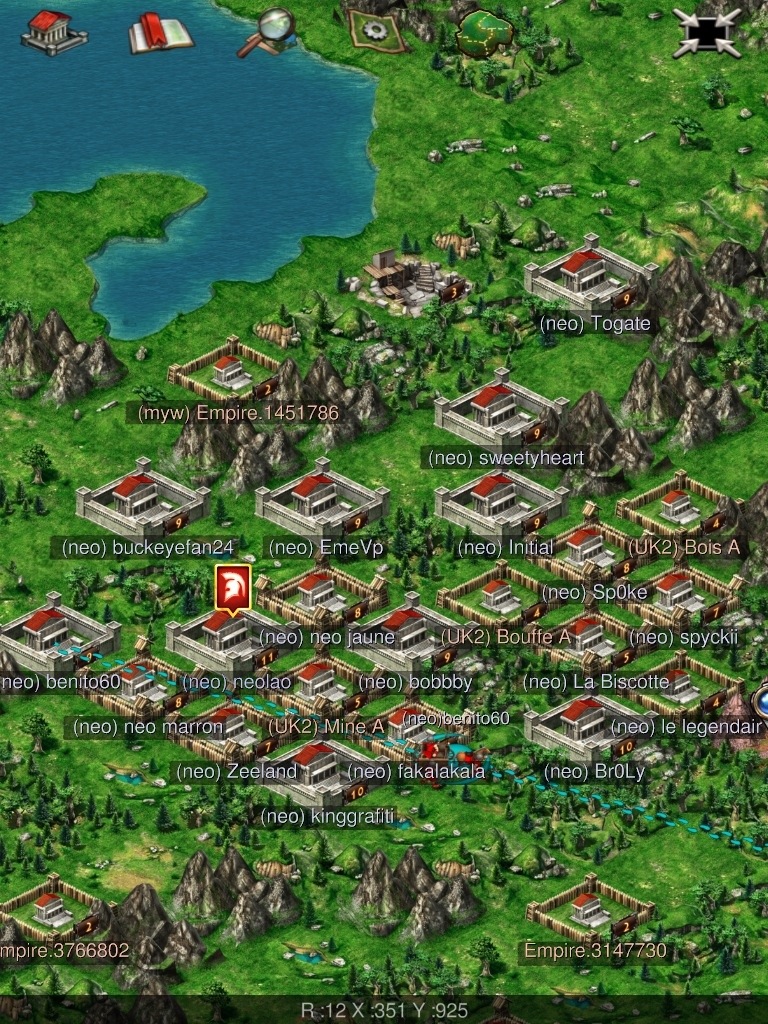Click the magnifying glass search icon
This screenshot has height=1024, width=768.
click(x=267, y=32)
